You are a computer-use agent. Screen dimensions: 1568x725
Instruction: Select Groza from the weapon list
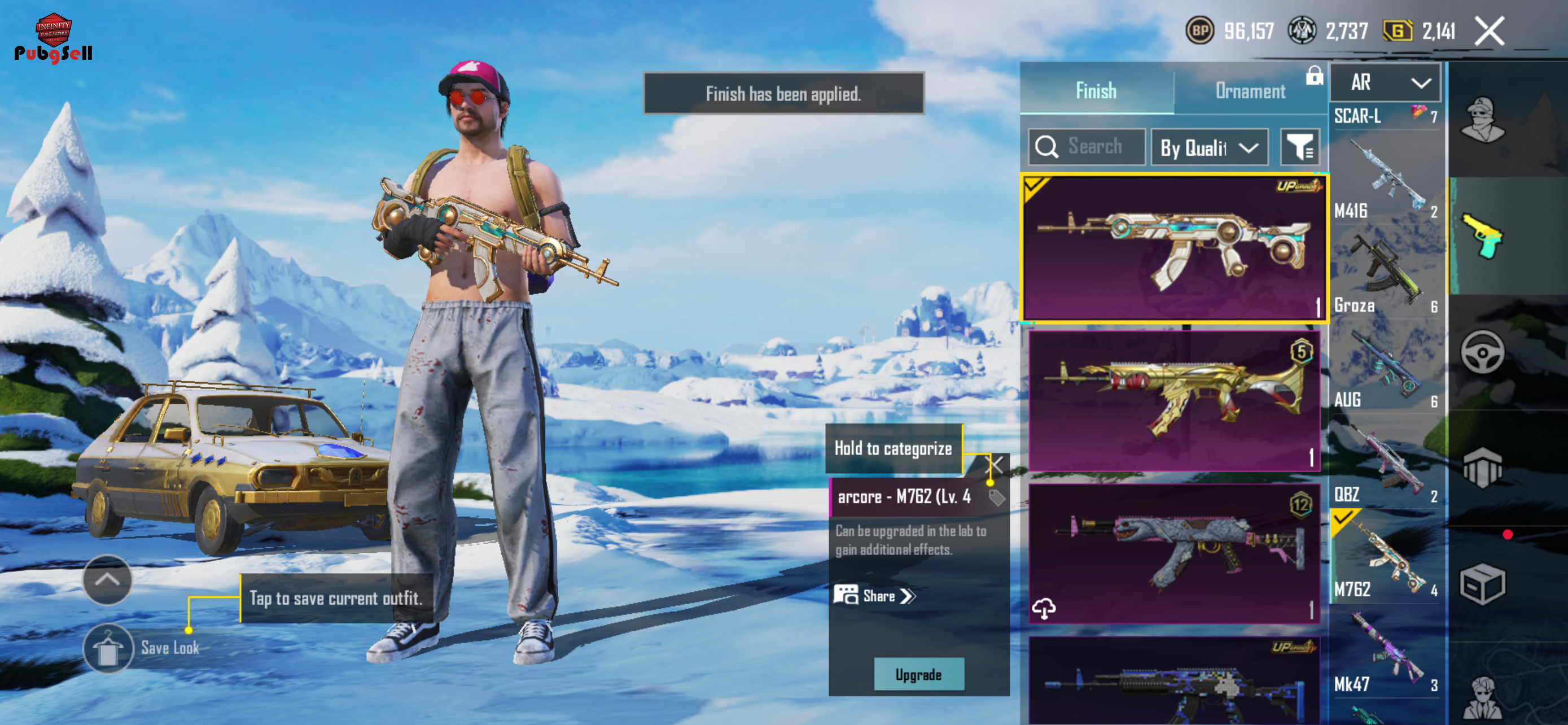click(x=1385, y=274)
